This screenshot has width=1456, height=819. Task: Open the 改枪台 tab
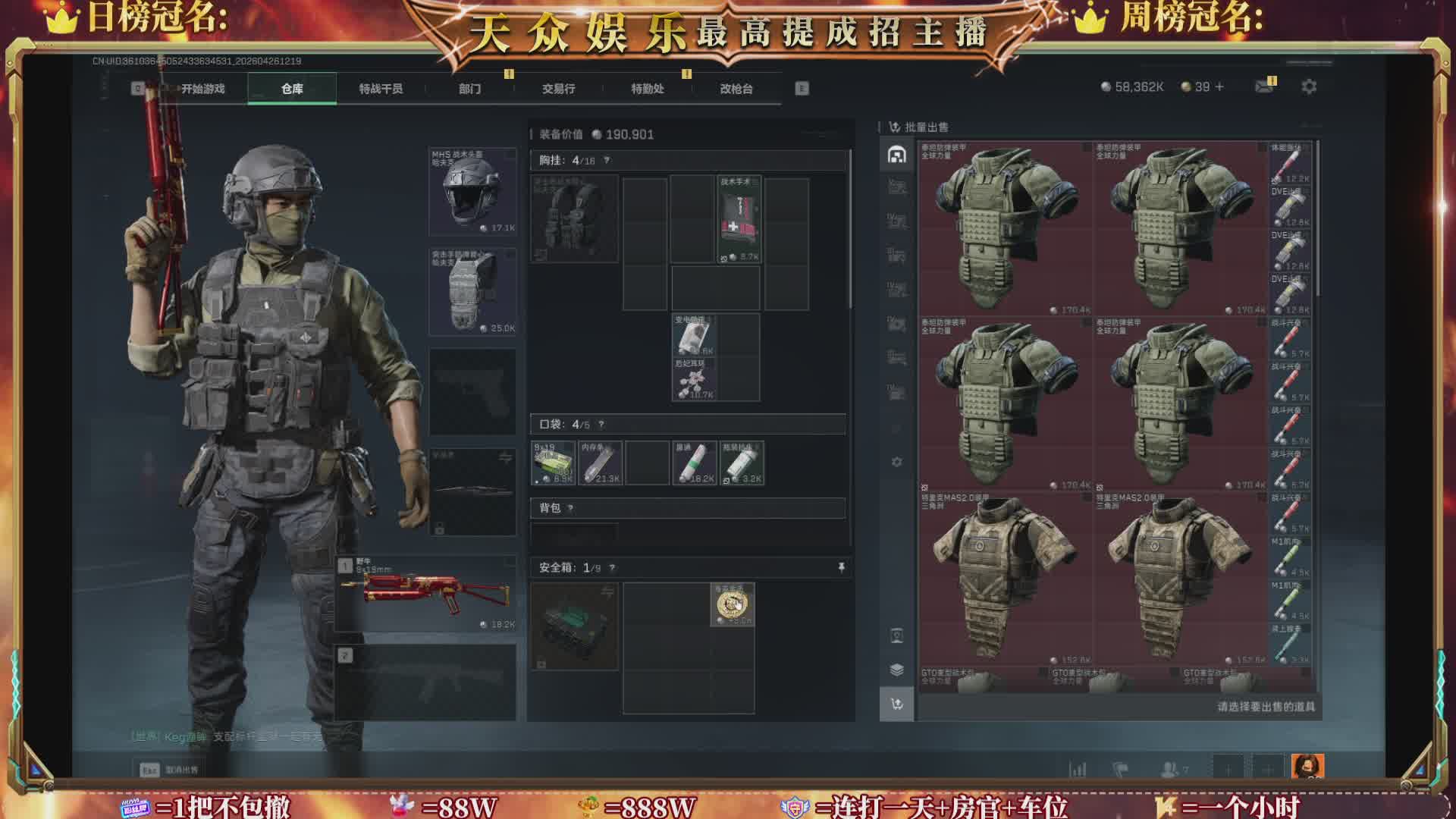pos(736,89)
